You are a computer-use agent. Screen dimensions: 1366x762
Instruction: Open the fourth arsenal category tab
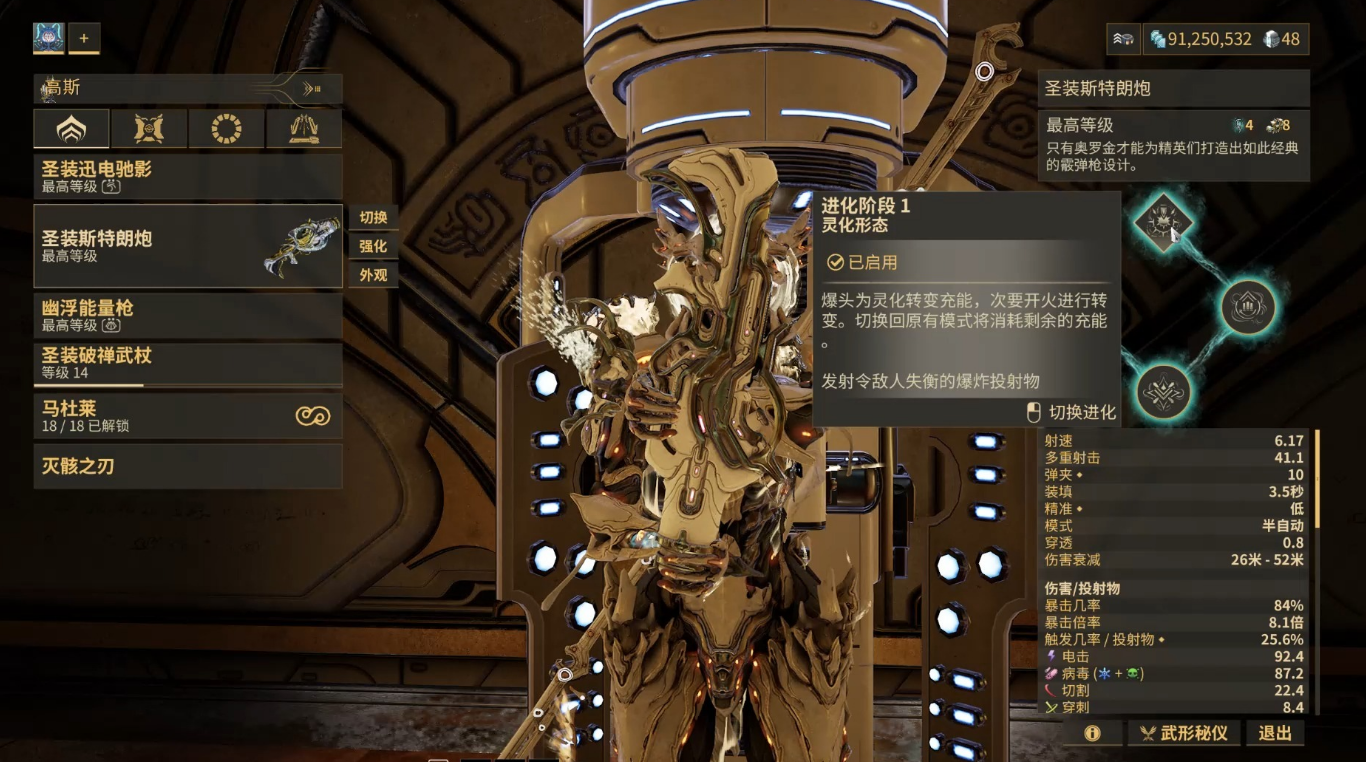[x=304, y=129]
